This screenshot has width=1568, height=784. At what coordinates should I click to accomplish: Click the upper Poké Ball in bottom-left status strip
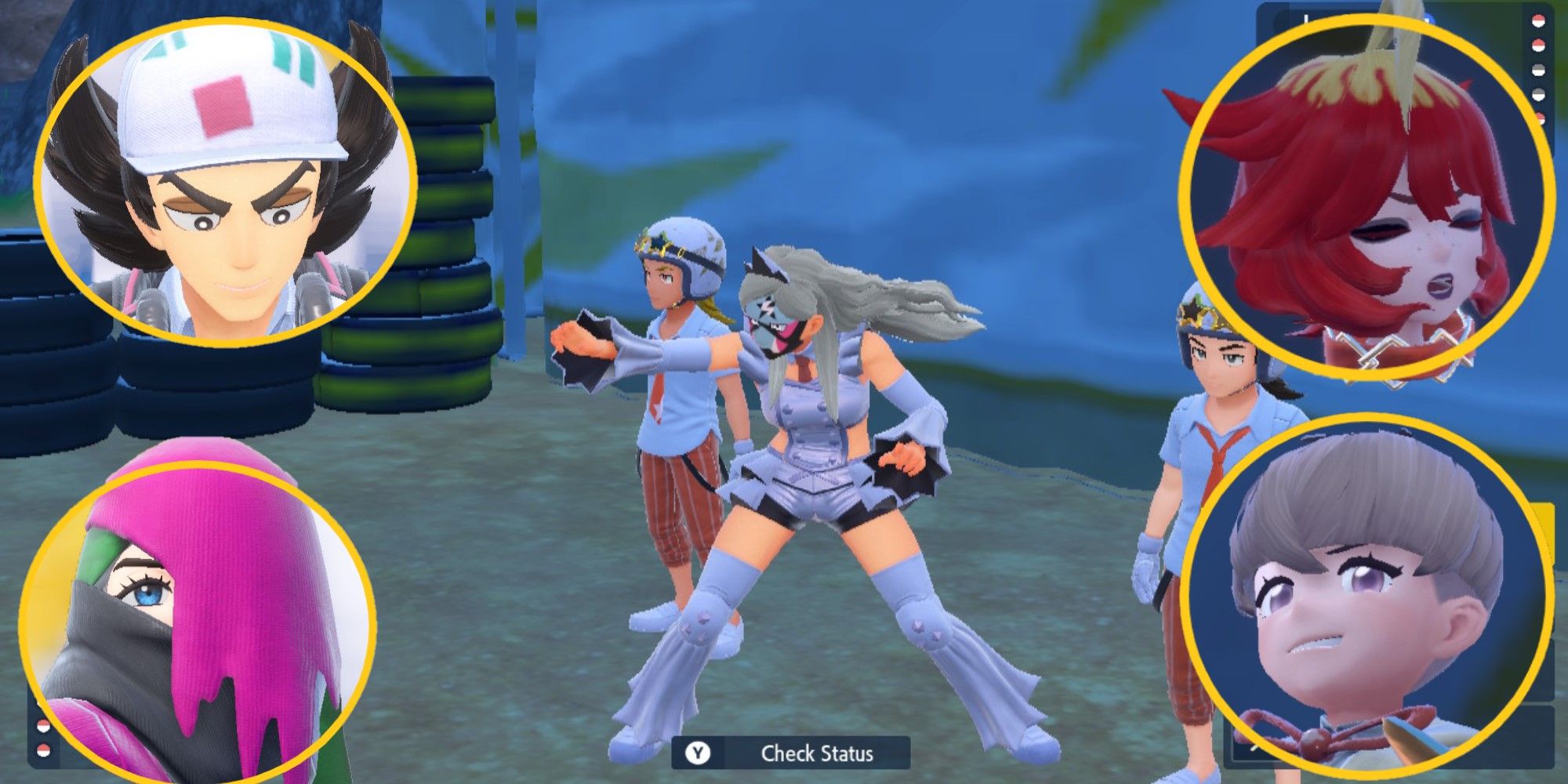coord(43,725)
